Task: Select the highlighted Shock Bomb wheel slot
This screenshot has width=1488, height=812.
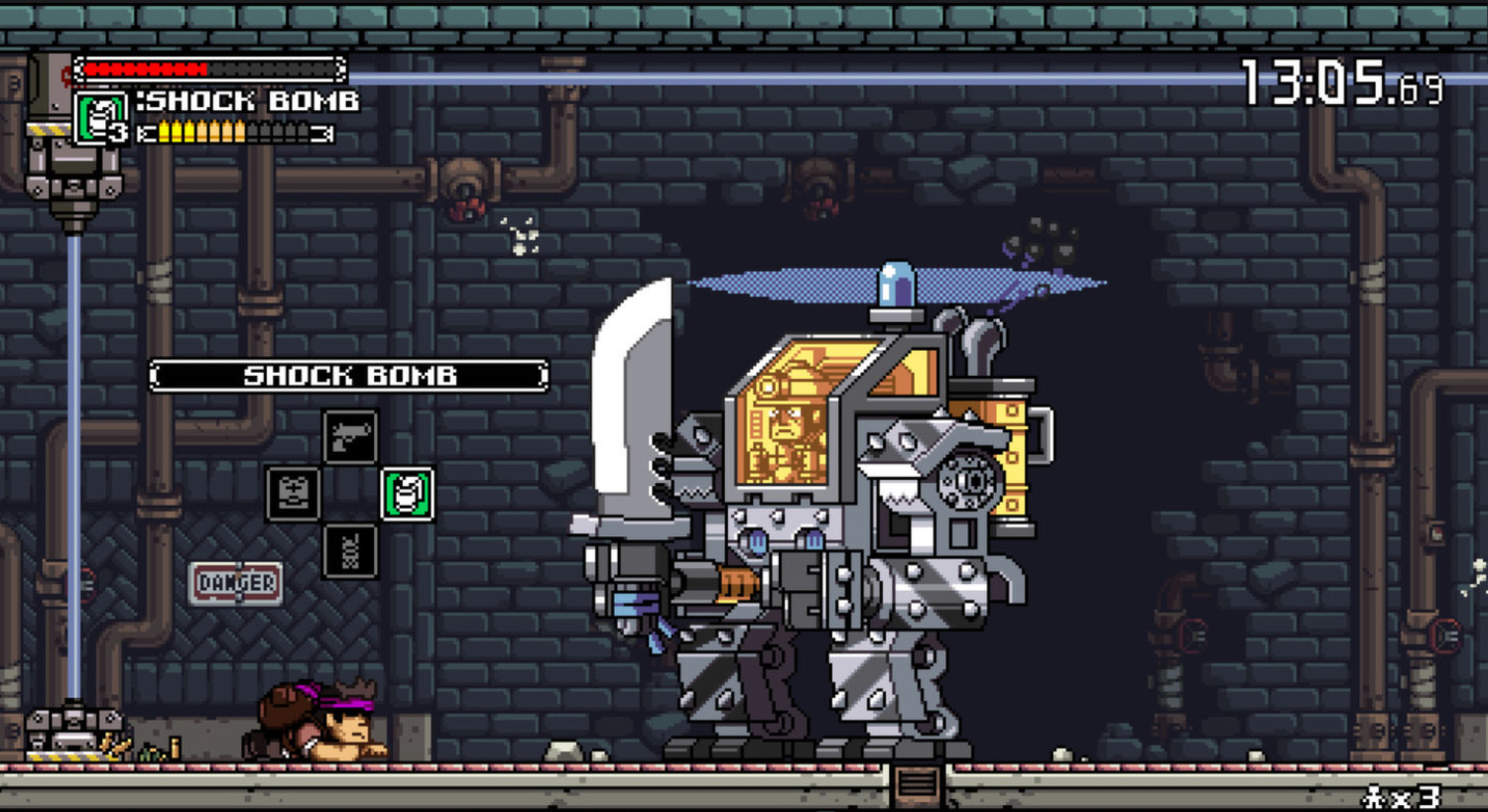Action: point(407,494)
